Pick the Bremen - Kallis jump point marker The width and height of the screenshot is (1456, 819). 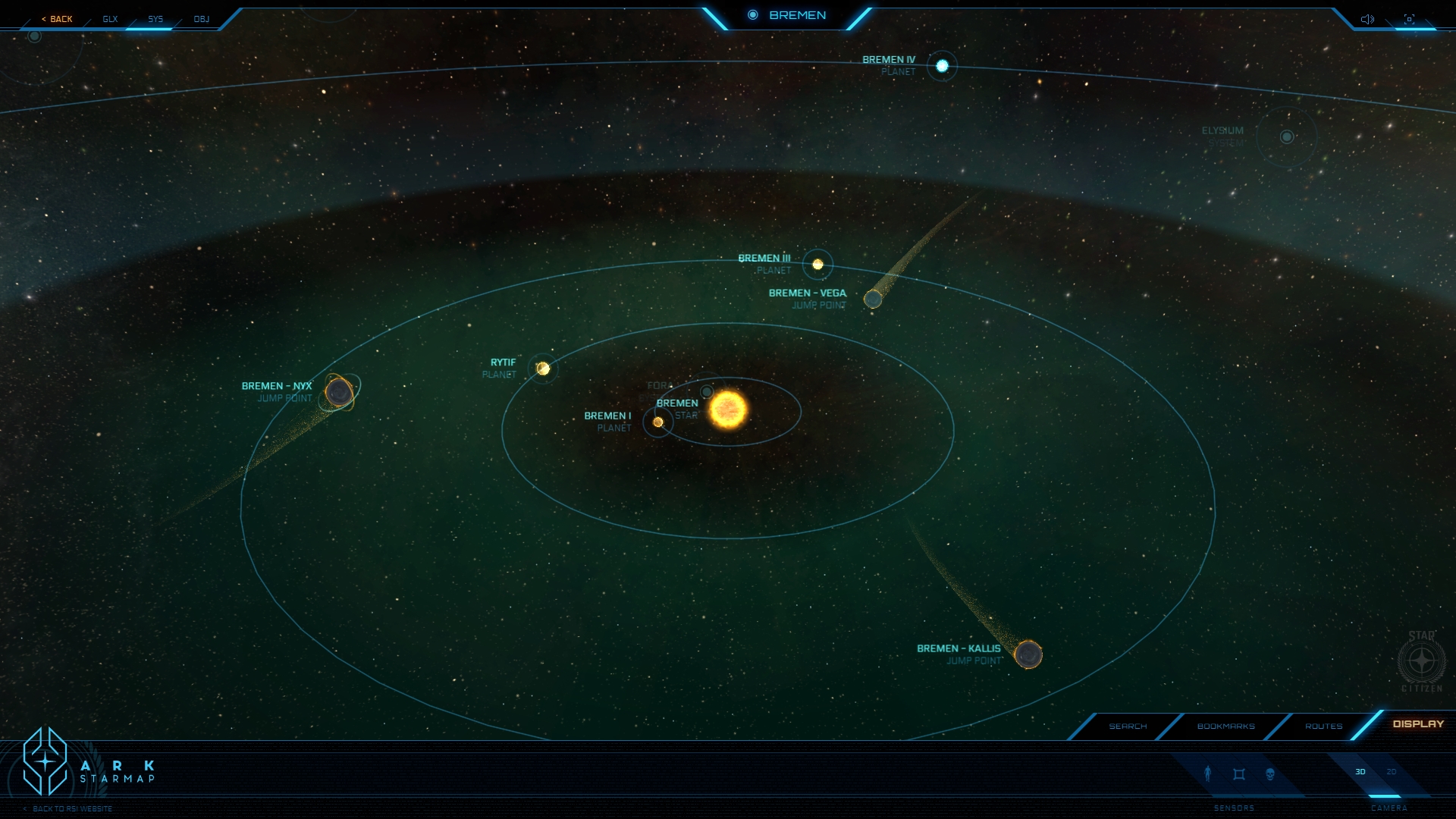[x=1028, y=654]
